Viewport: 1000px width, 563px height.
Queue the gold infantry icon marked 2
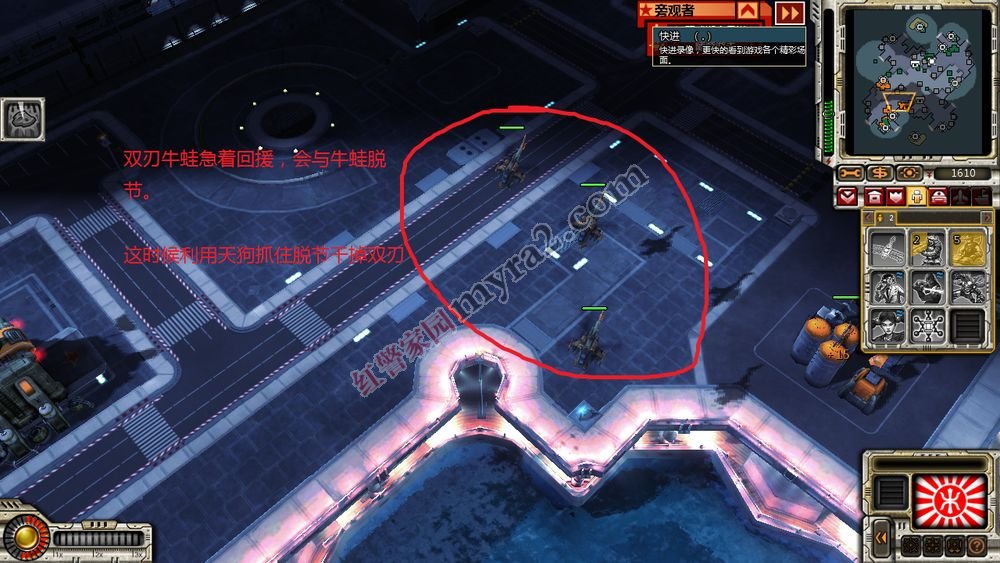pyautogui.click(x=926, y=247)
